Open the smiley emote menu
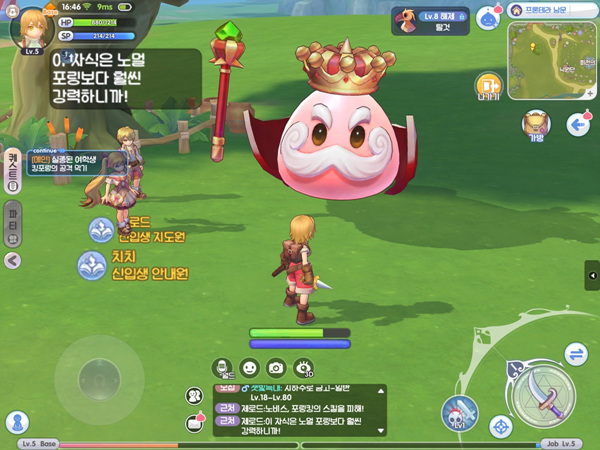The width and height of the screenshot is (600, 450). pyautogui.click(x=250, y=368)
